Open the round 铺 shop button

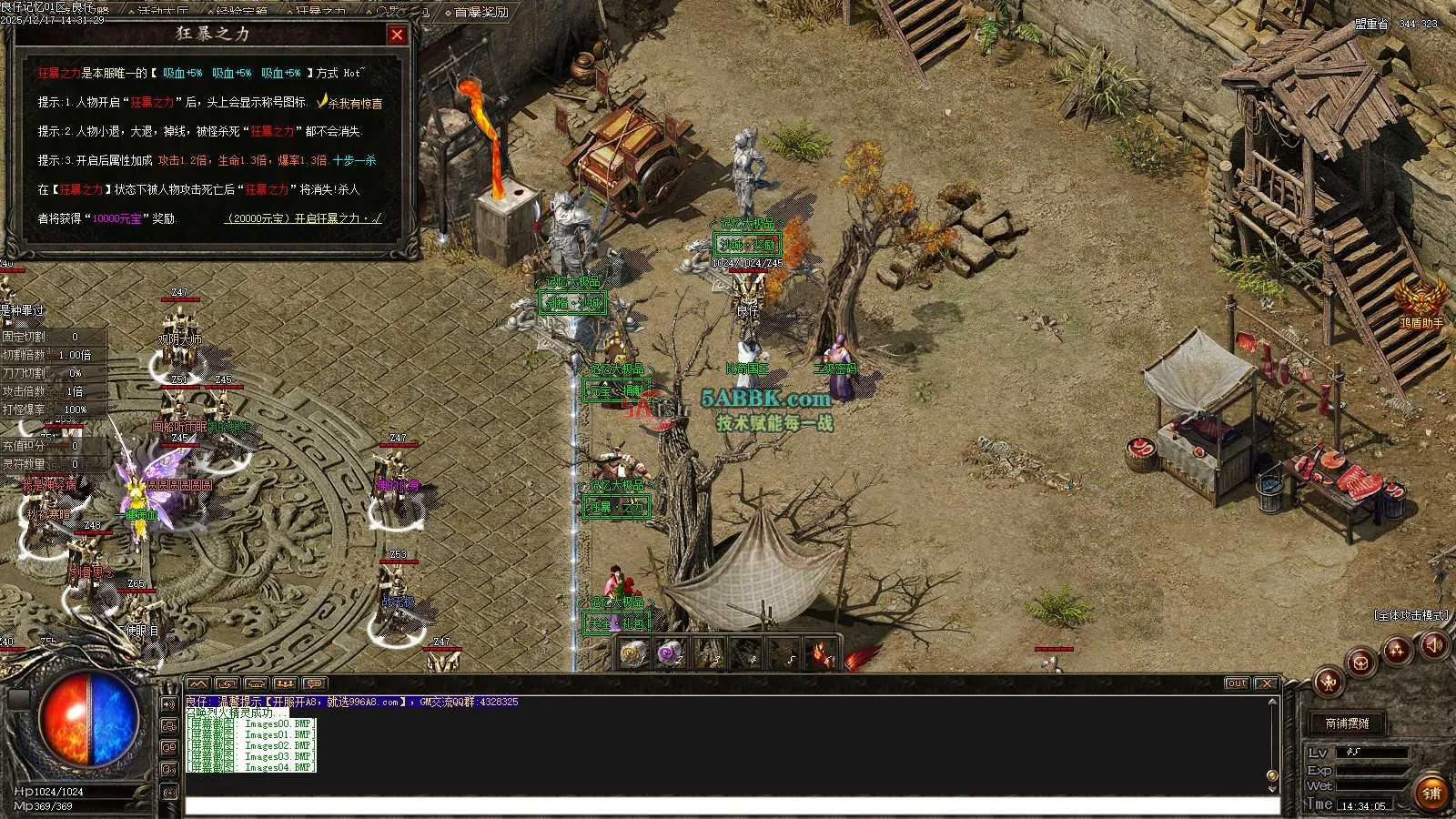point(1432,793)
